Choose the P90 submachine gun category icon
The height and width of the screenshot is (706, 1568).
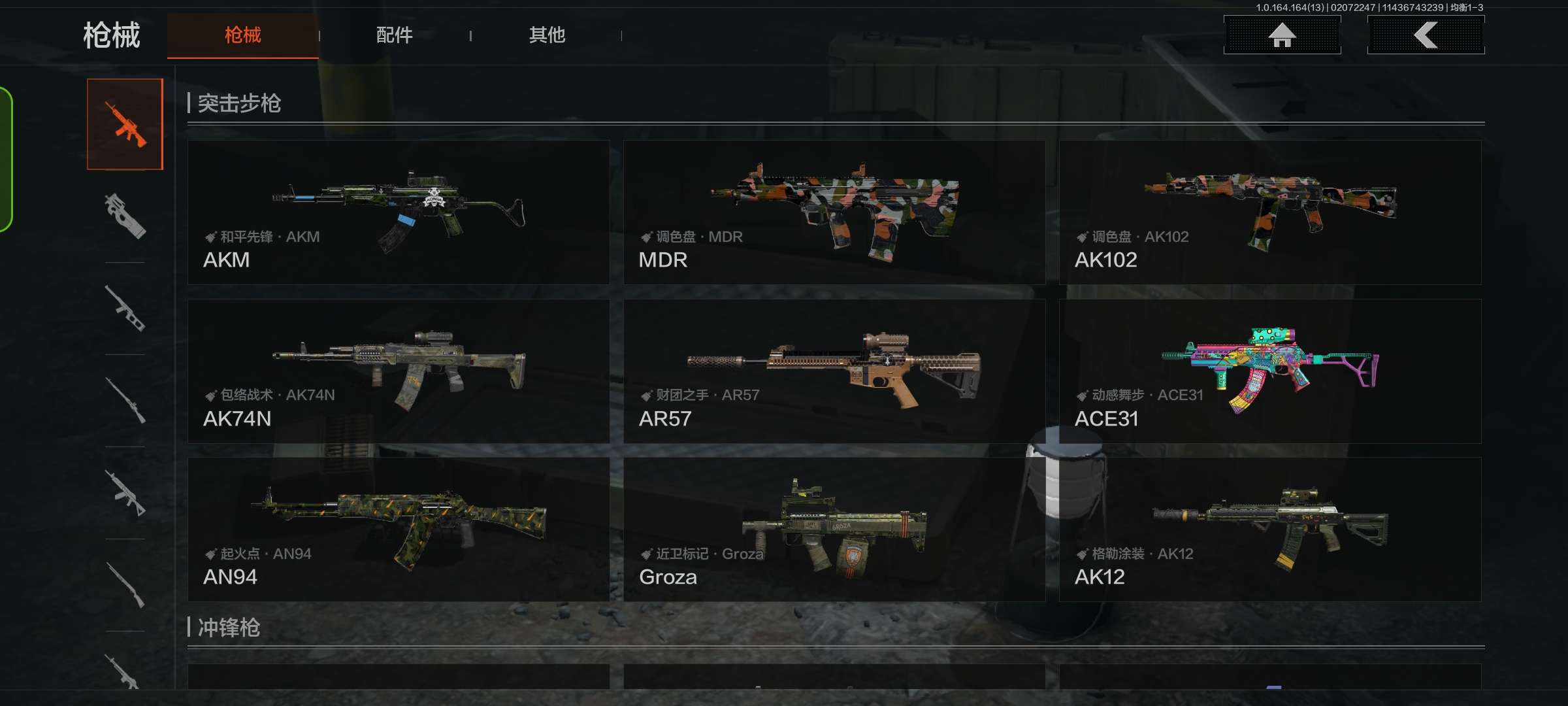pos(125,216)
